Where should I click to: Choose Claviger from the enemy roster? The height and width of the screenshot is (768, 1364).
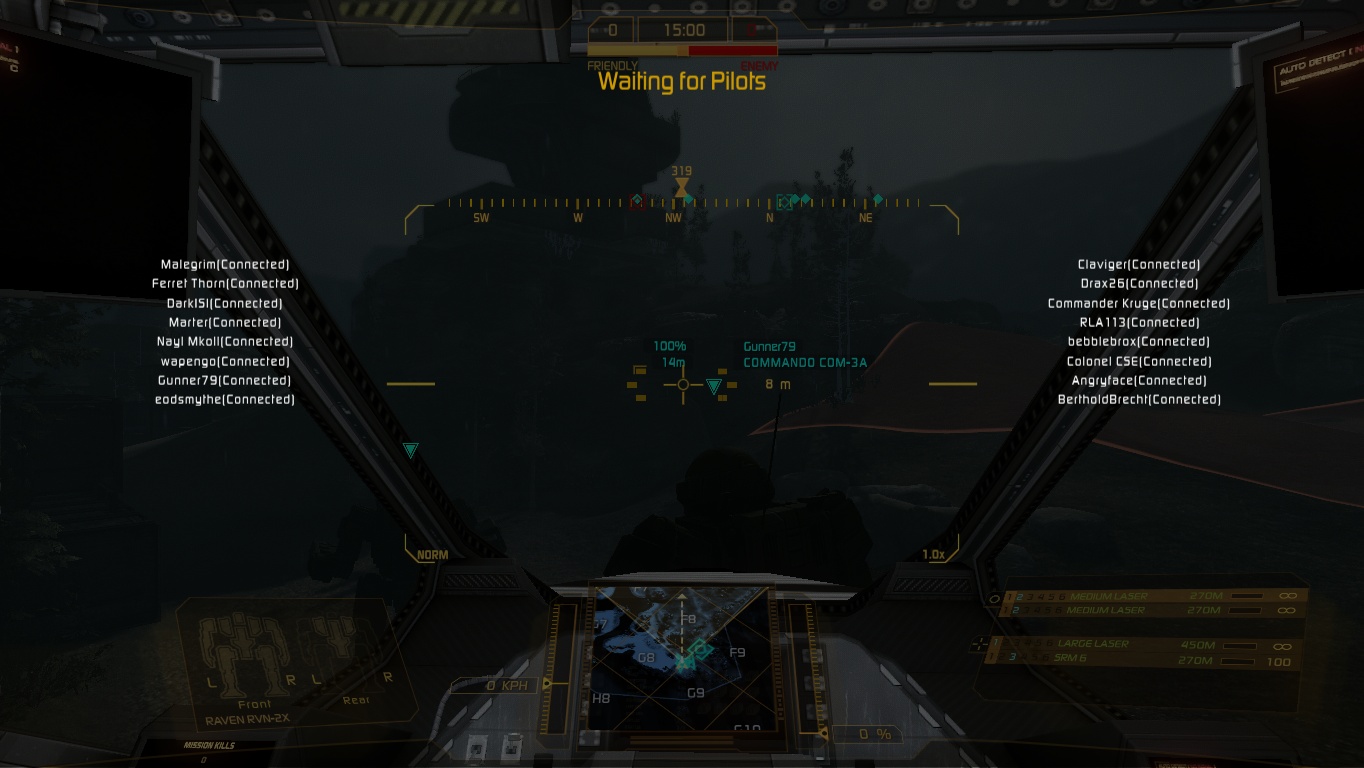(x=1139, y=265)
